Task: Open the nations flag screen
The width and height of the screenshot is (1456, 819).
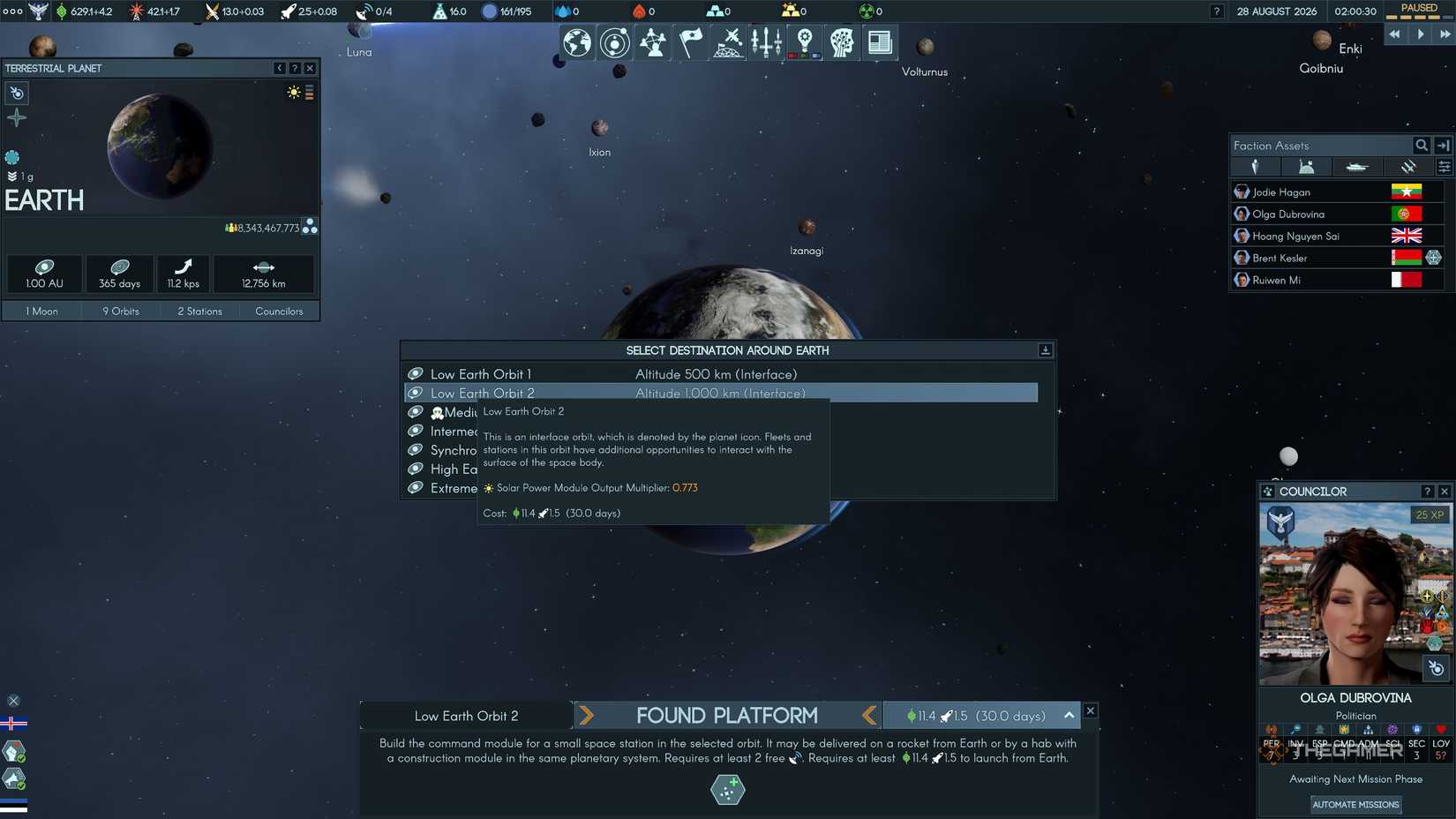Action: (691, 41)
